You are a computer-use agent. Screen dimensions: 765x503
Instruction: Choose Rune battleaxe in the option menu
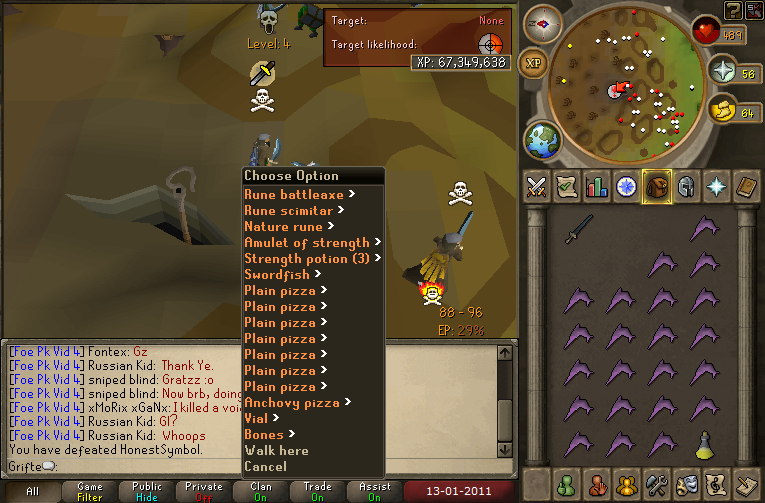tap(294, 195)
